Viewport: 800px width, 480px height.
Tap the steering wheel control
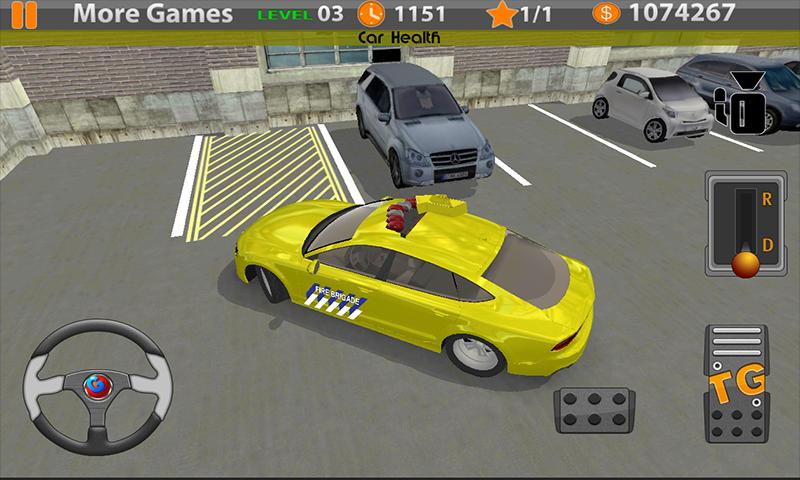(x=97, y=385)
